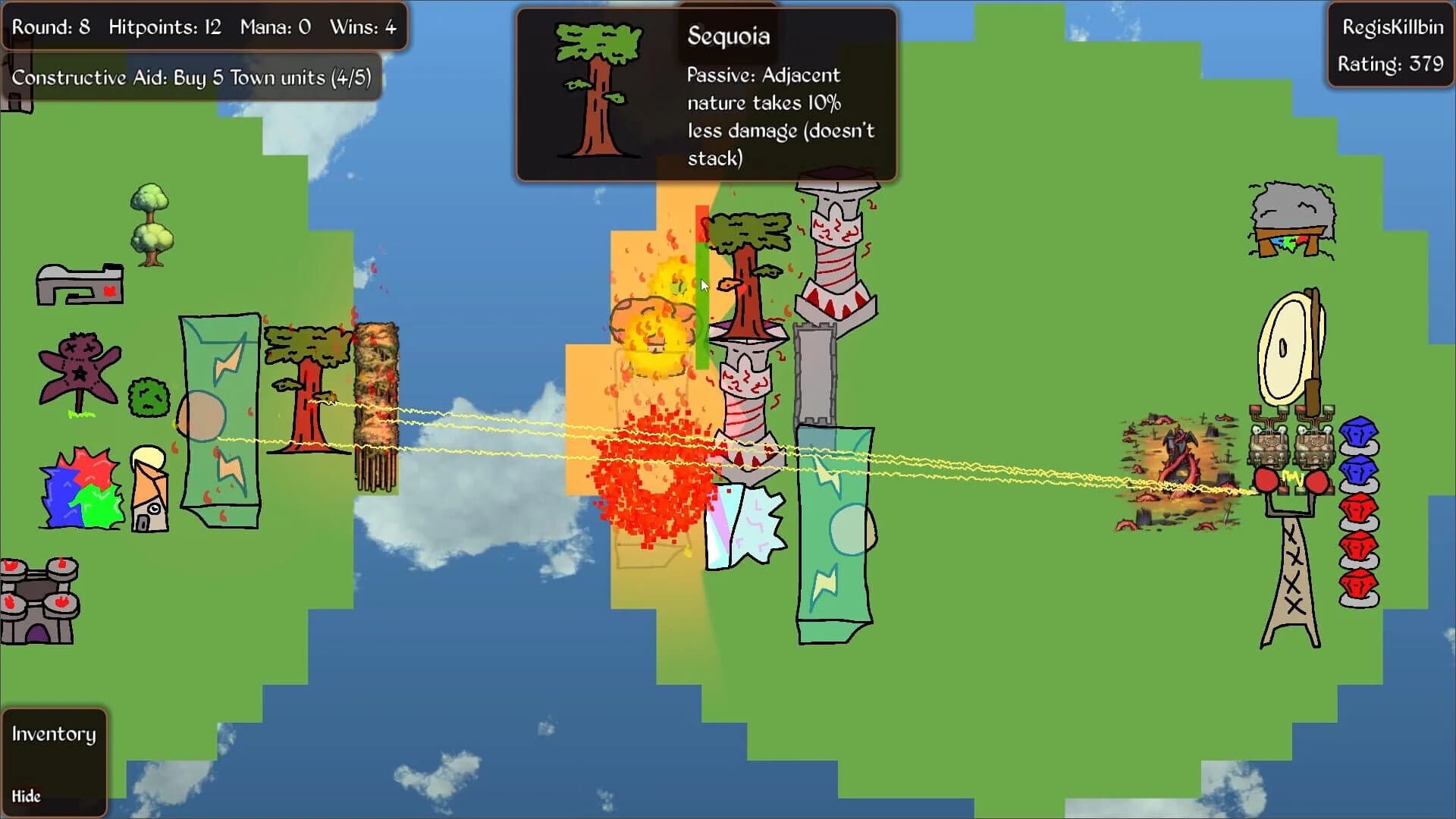Click the grey factory building near top-left
Screen dimensions: 1456x819
point(80,284)
